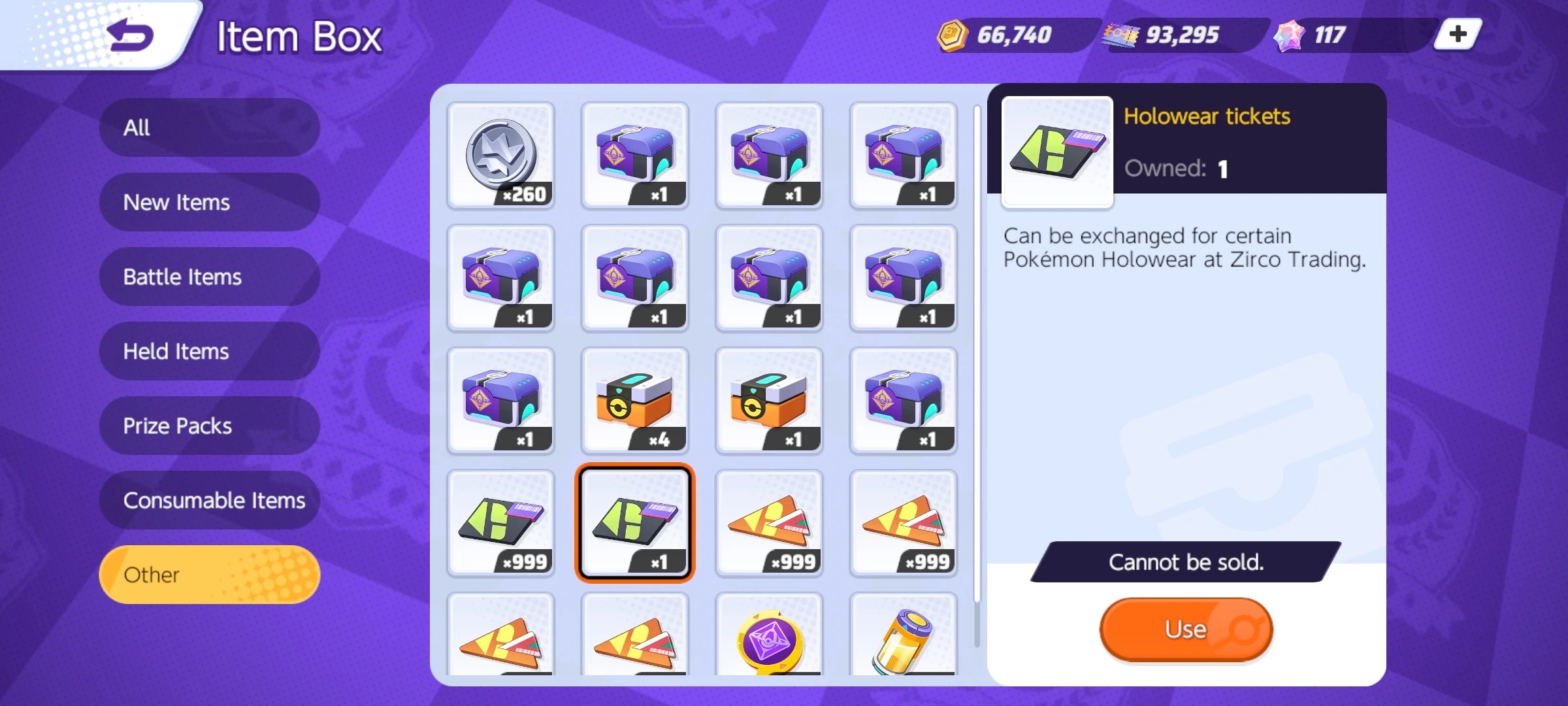This screenshot has width=1568, height=706.
Task: Select the orange Pokéball box with x4
Action: (x=634, y=401)
